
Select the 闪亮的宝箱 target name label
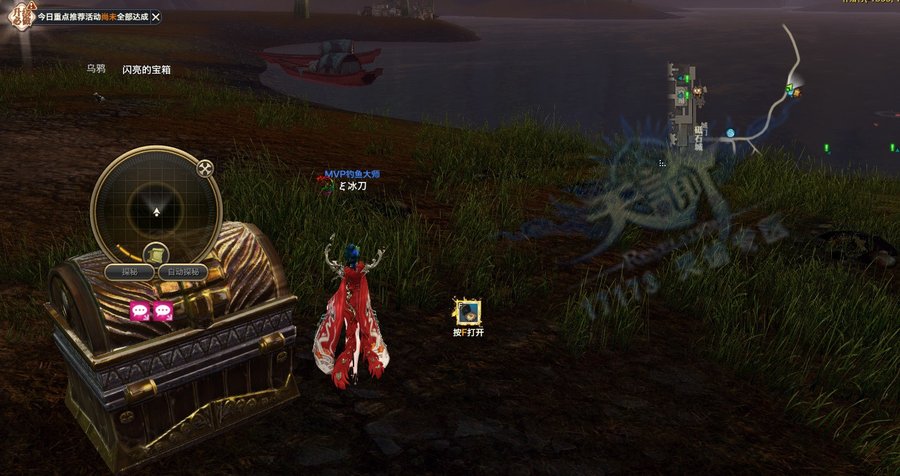(146, 69)
